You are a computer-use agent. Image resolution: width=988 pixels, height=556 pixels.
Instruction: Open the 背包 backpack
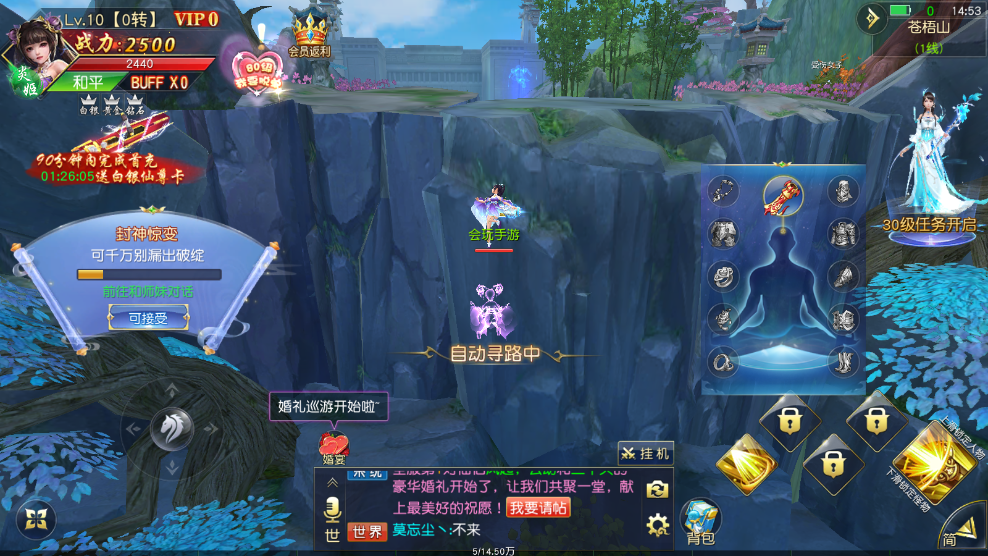pos(700,521)
